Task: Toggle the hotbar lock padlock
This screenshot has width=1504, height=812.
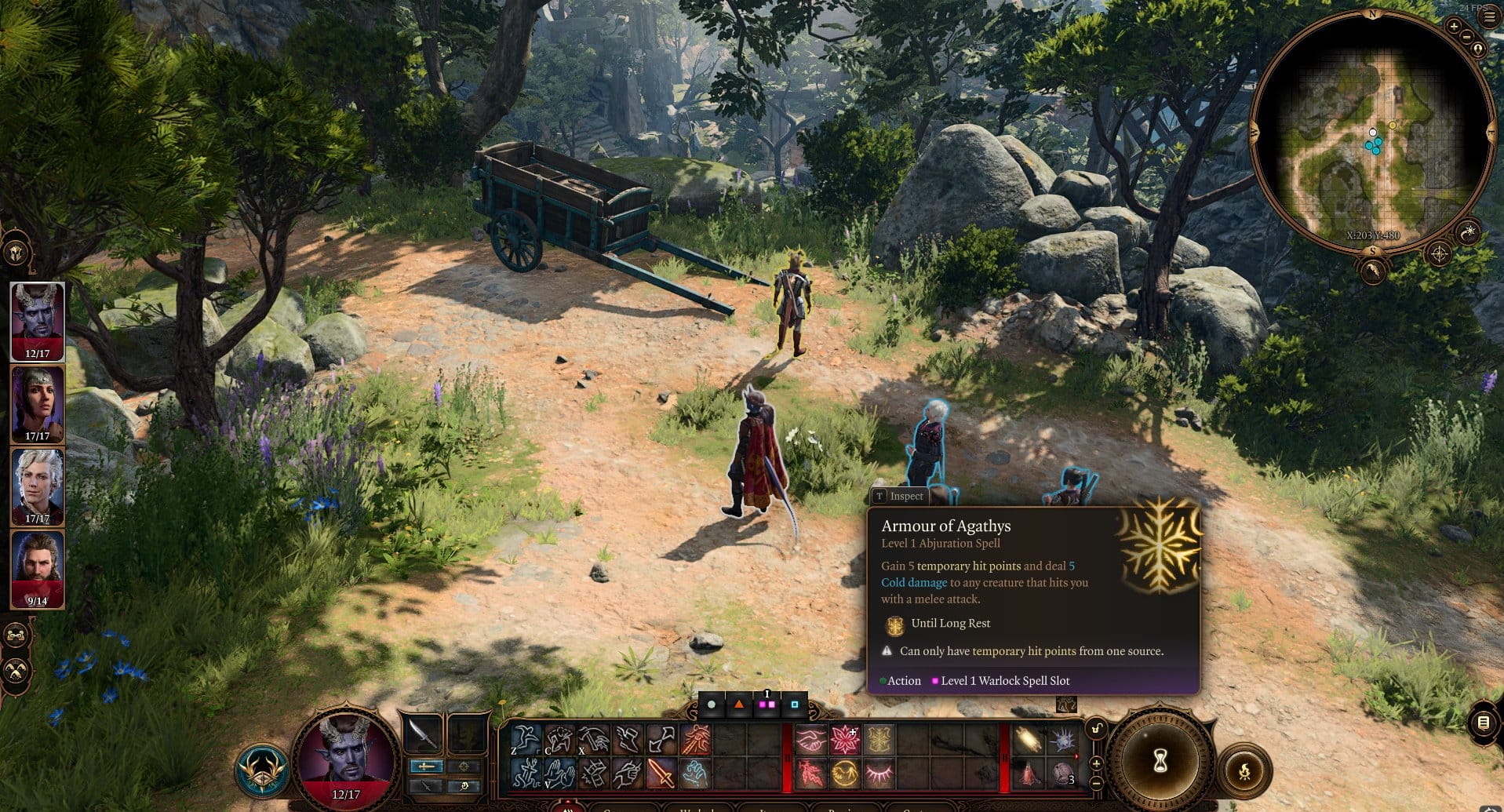Action: click(x=1097, y=728)
